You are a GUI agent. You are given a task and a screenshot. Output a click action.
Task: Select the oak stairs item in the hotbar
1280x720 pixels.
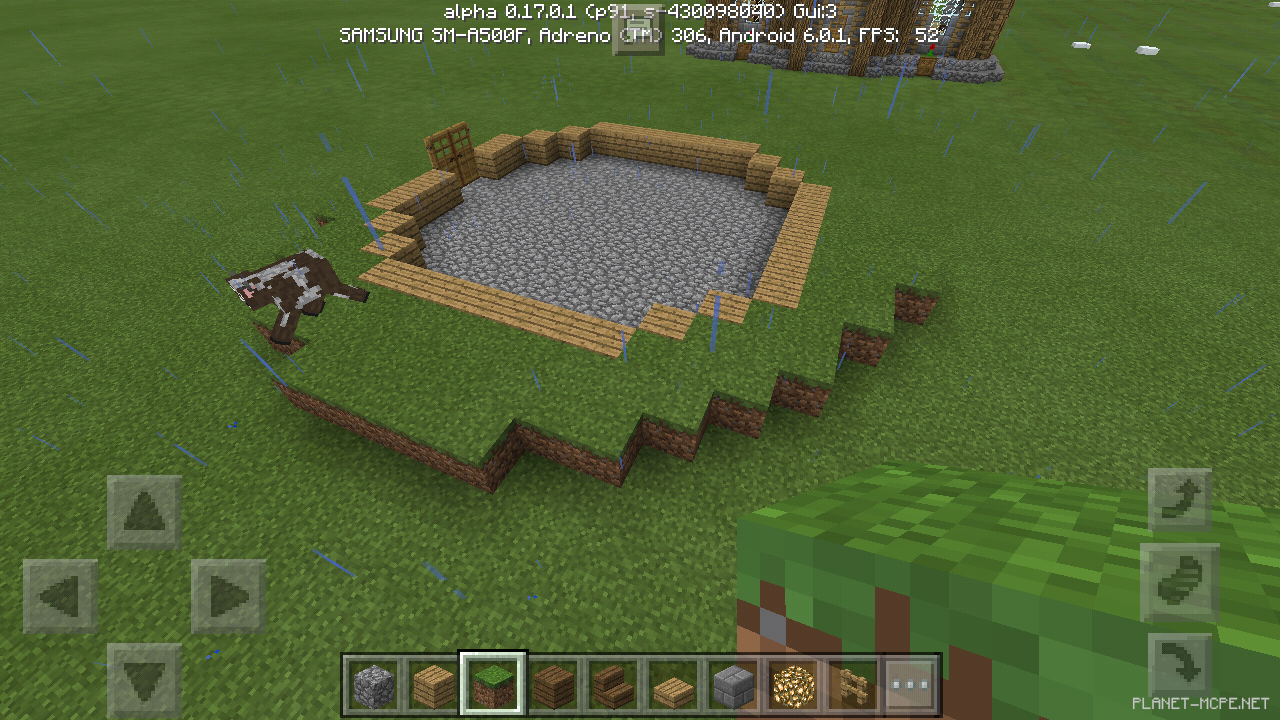(x=613, y=684)
